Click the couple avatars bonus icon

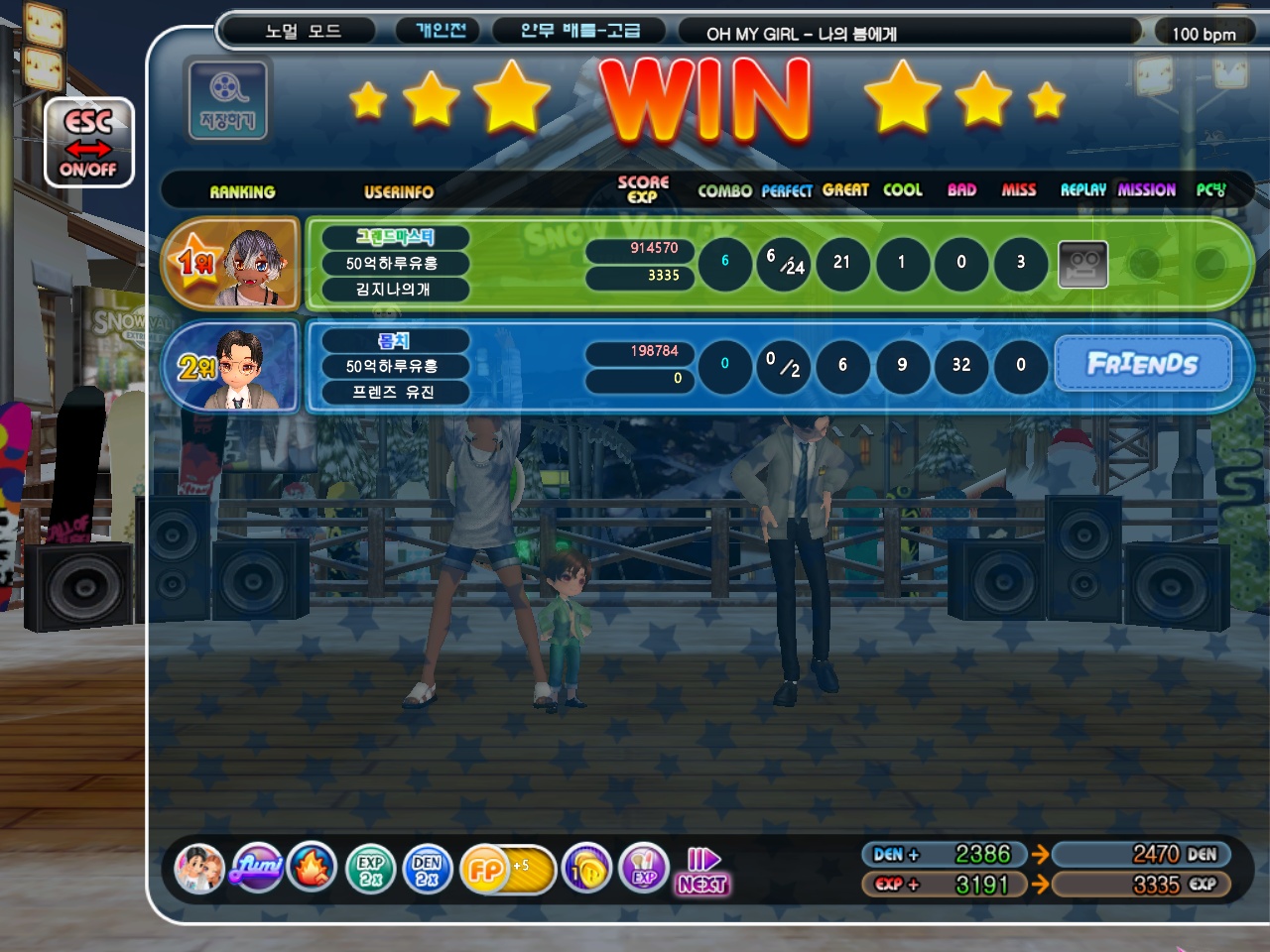pos(199,870)
